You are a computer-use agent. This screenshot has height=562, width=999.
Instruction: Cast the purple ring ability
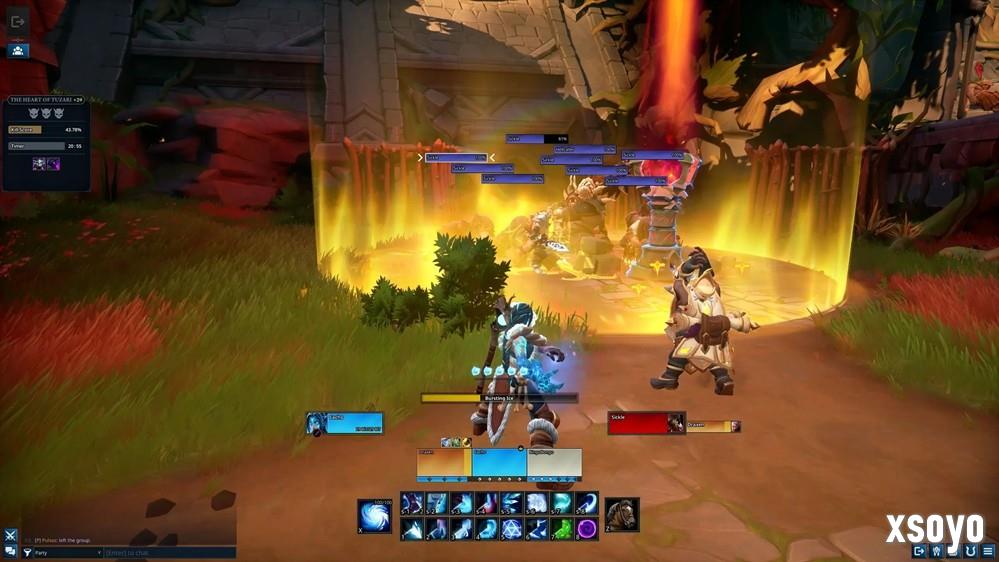[587, 528]
